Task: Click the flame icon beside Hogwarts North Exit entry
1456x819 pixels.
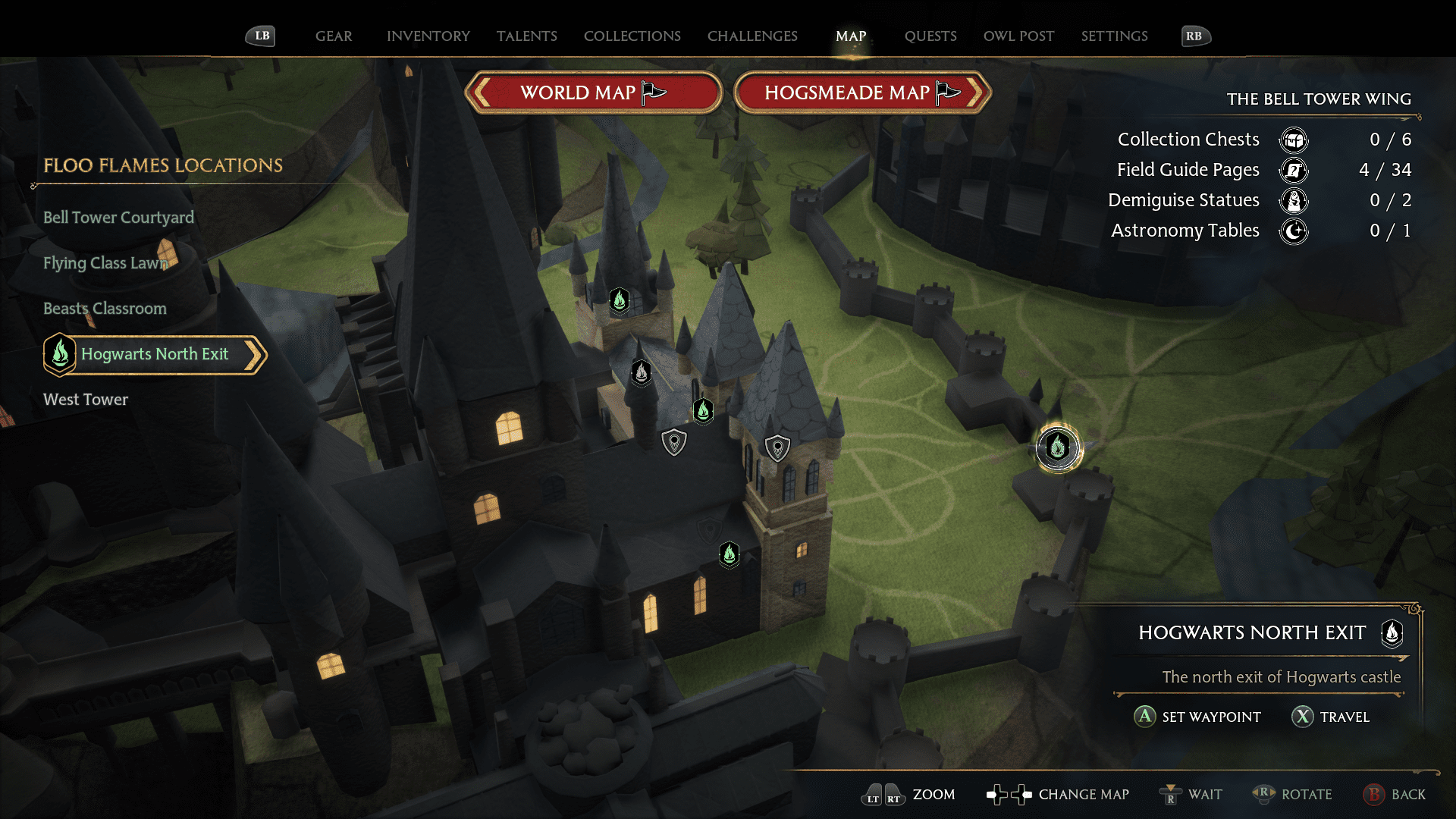Action: coord(60,354)
